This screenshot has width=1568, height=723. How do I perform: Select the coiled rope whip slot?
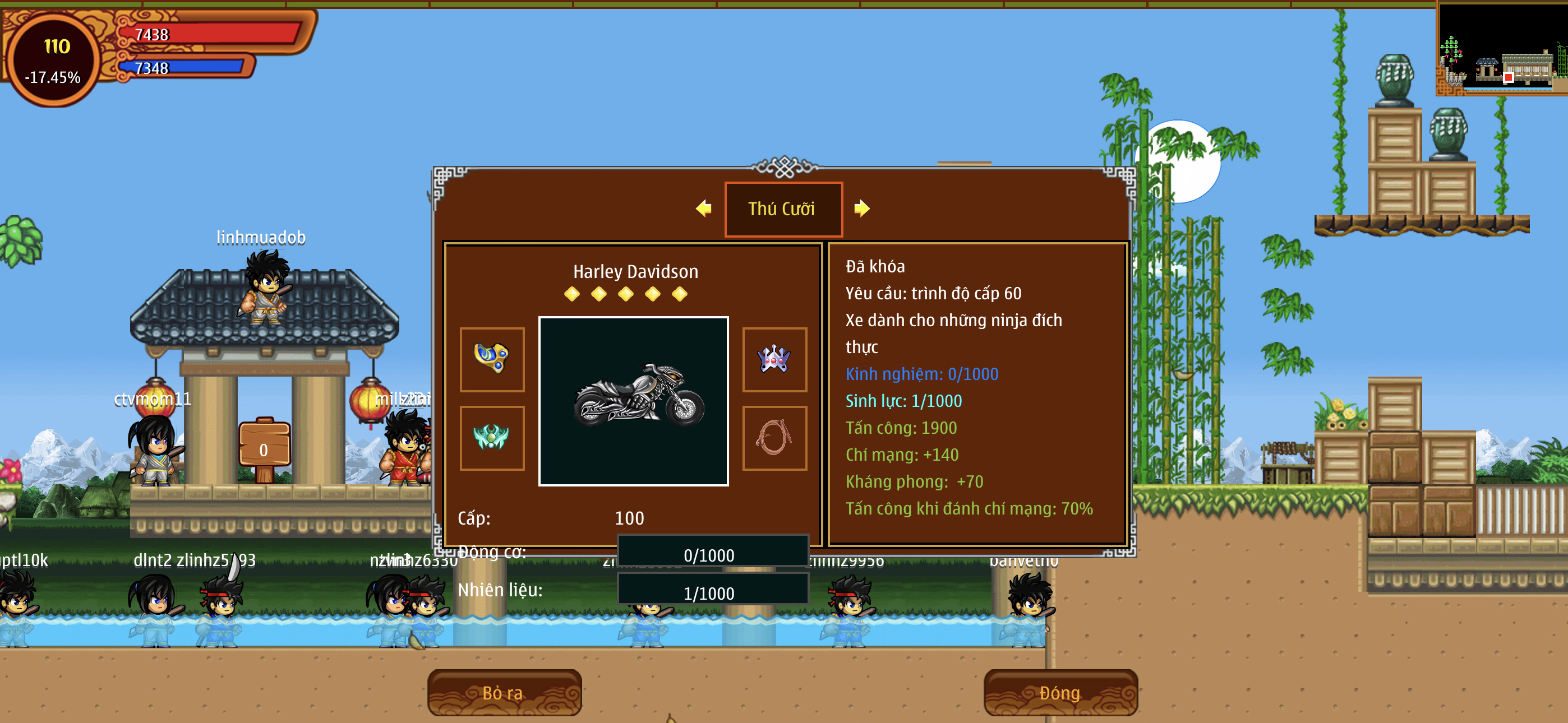(x=774, y=438)
